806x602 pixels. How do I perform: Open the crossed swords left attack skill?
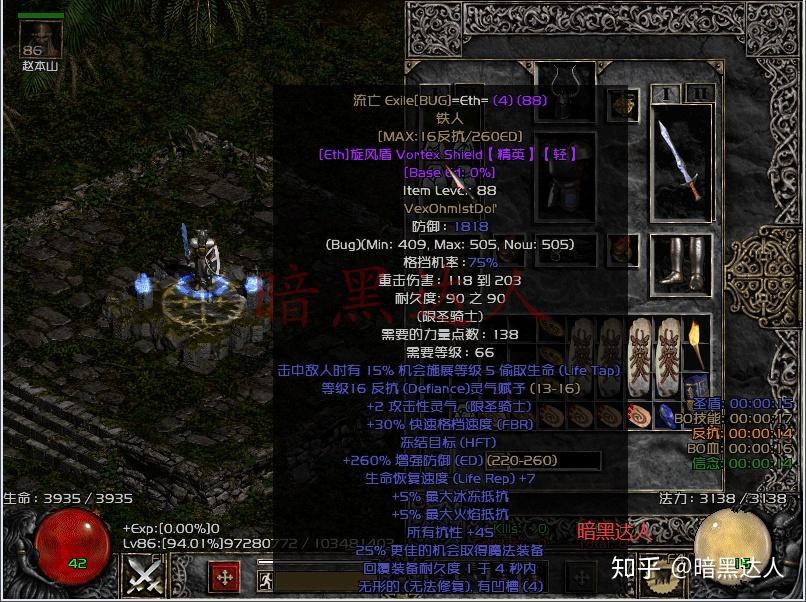pyautogui.click(x=144, y=575)
